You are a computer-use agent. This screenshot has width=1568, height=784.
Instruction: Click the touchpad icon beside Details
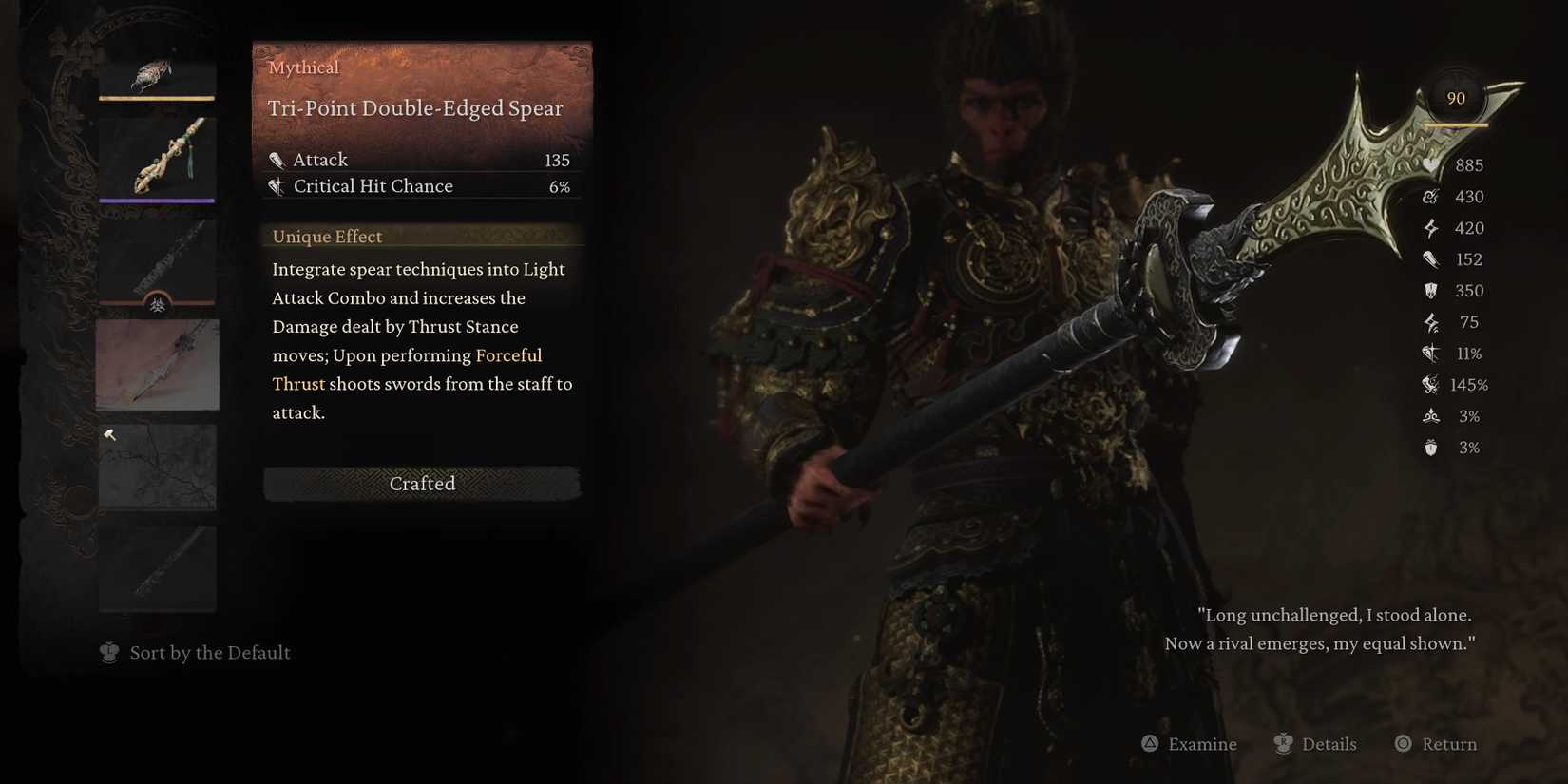tap(1285, 744)
